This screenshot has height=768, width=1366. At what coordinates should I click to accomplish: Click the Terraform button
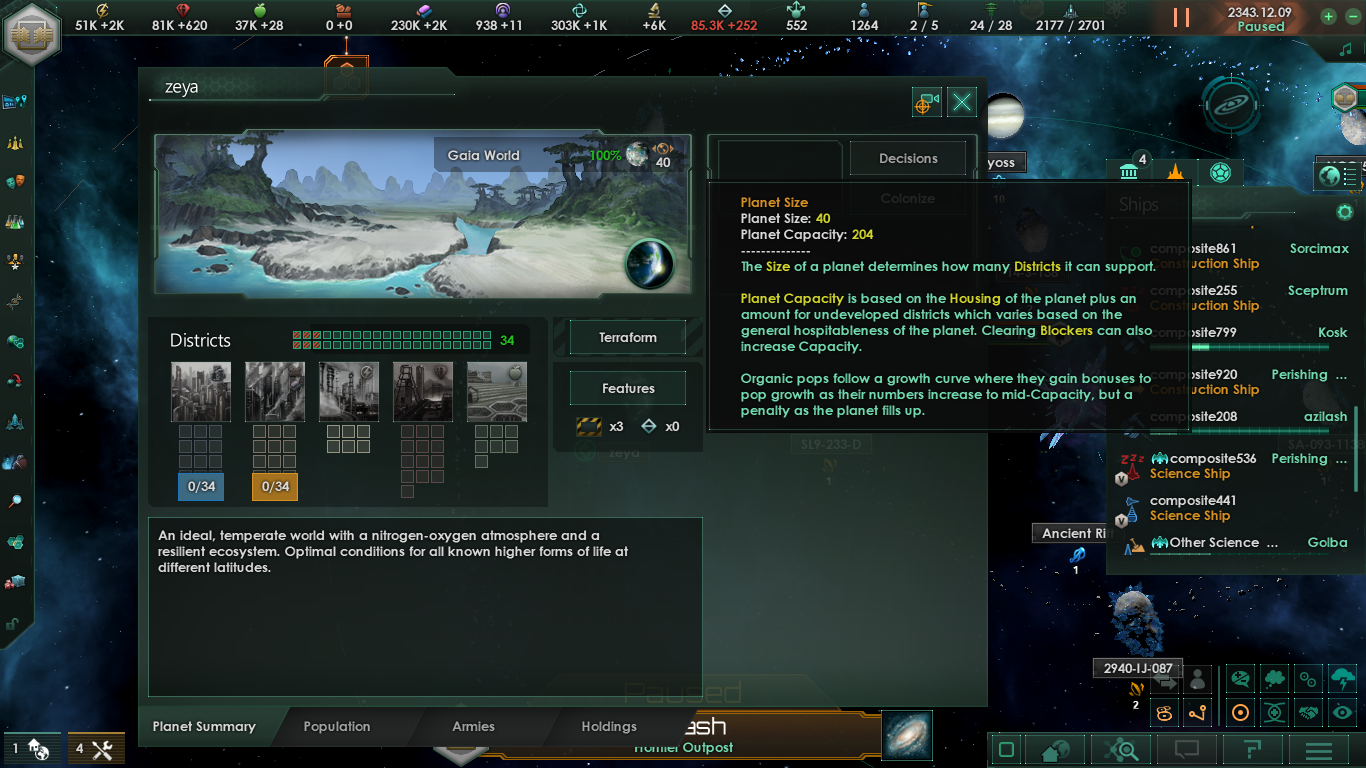coord(628,338)
